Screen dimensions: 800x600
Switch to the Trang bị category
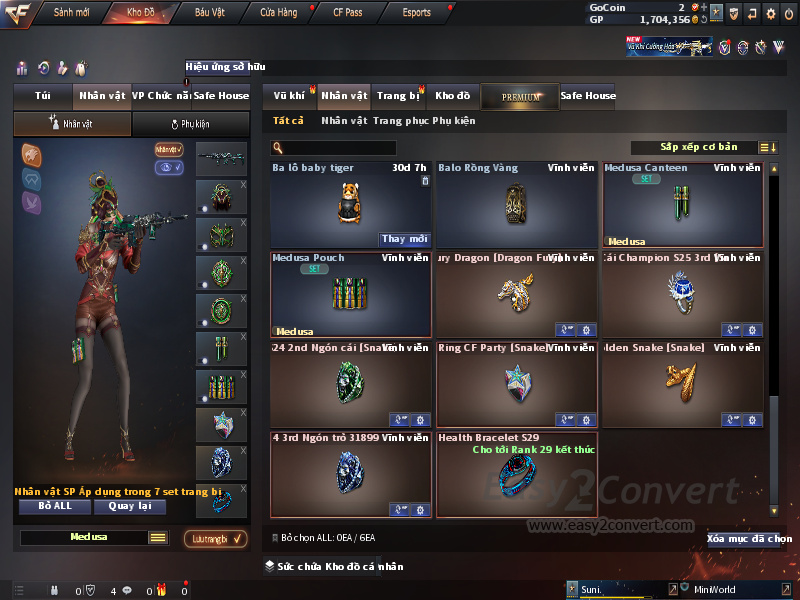pyautogui.click(x=398, y=96)
